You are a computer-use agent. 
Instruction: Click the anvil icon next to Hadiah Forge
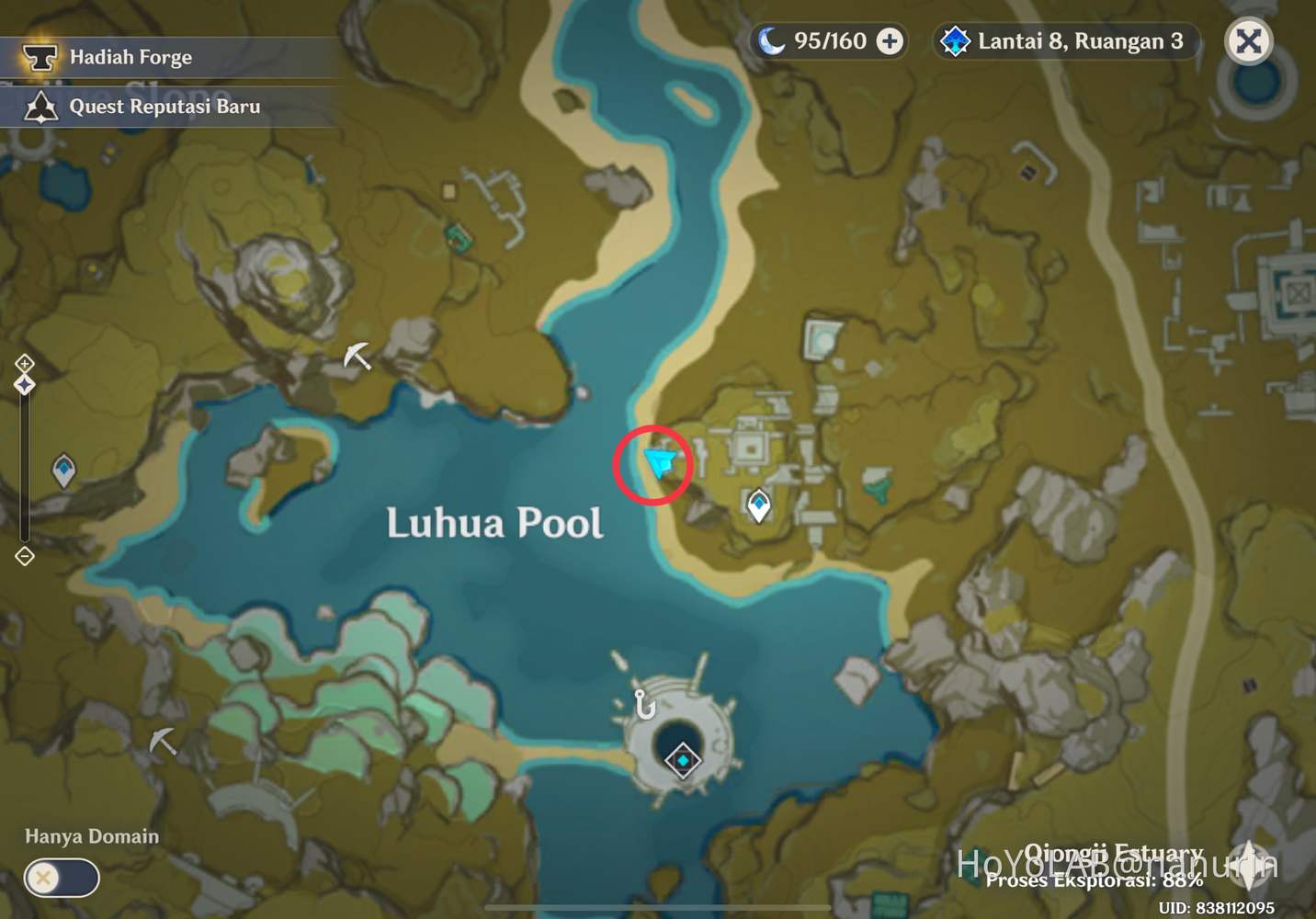click(x=40, y=57)
